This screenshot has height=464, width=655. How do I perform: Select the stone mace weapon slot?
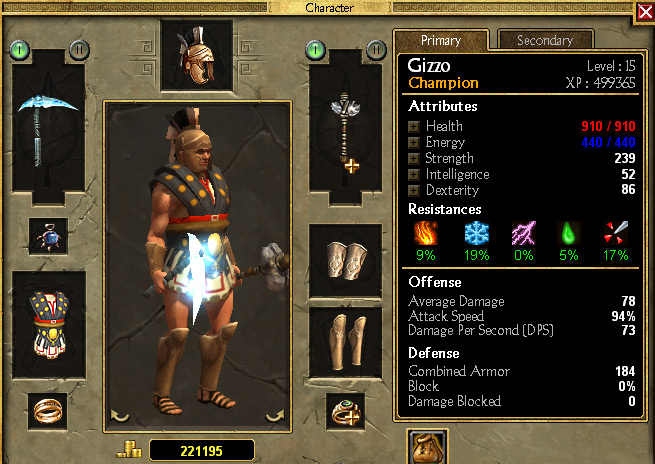pos(346,125)
